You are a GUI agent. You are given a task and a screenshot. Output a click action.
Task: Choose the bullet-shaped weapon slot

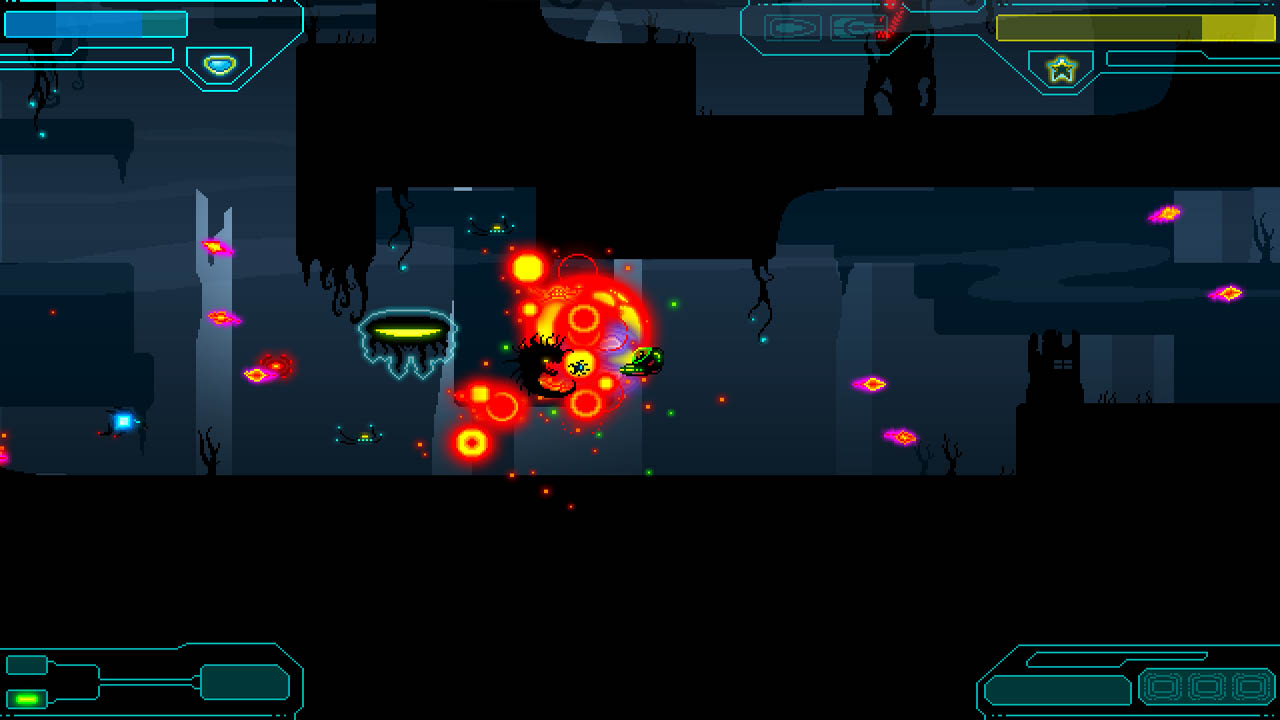(792, 27)
